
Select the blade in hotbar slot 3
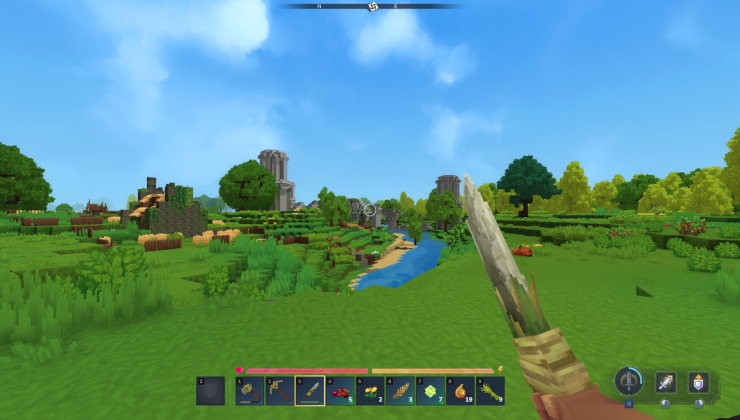pos(310,391)
